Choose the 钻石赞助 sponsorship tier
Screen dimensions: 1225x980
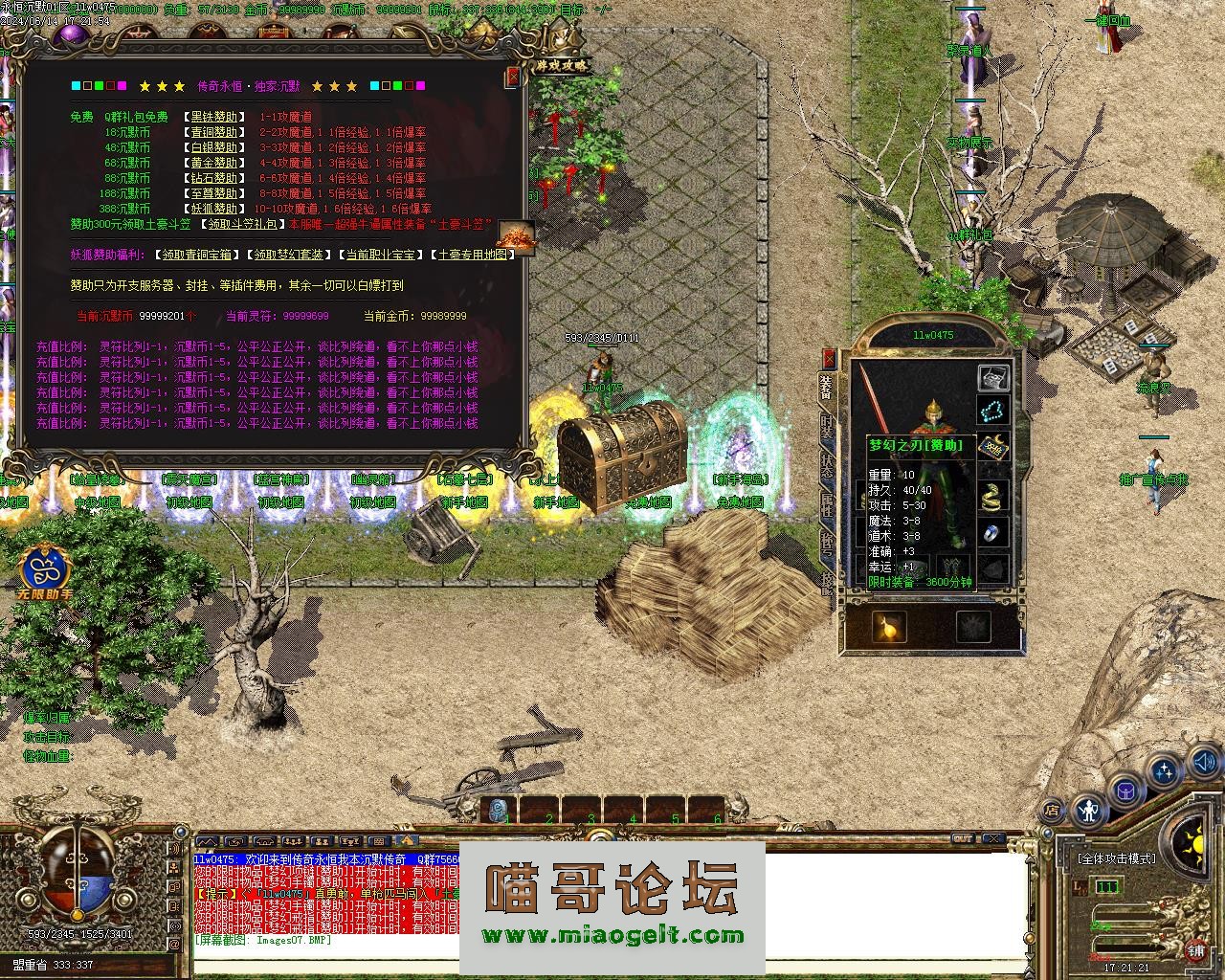pos(213,178)
